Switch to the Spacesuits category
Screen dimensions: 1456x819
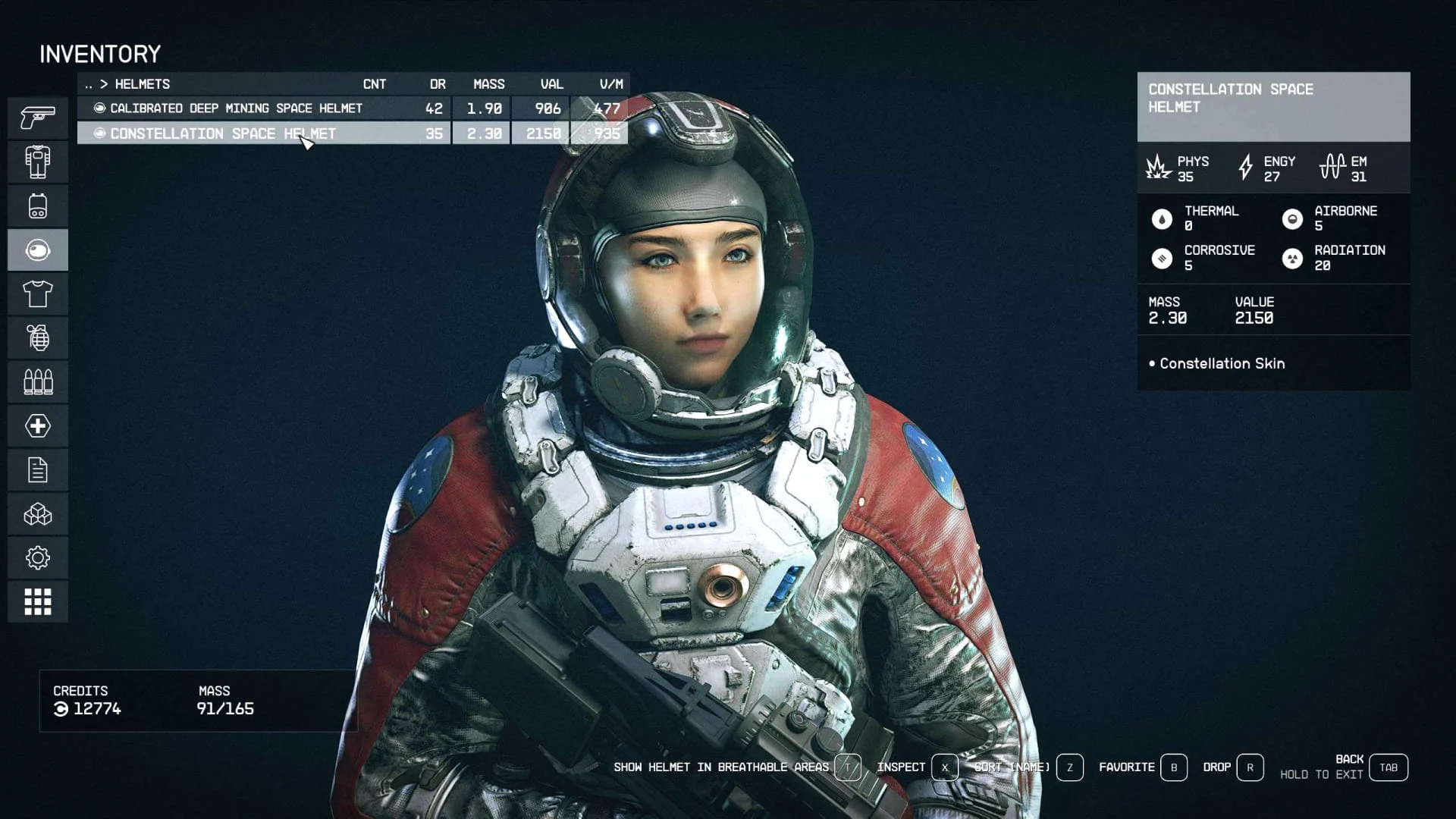pos(38,162)
